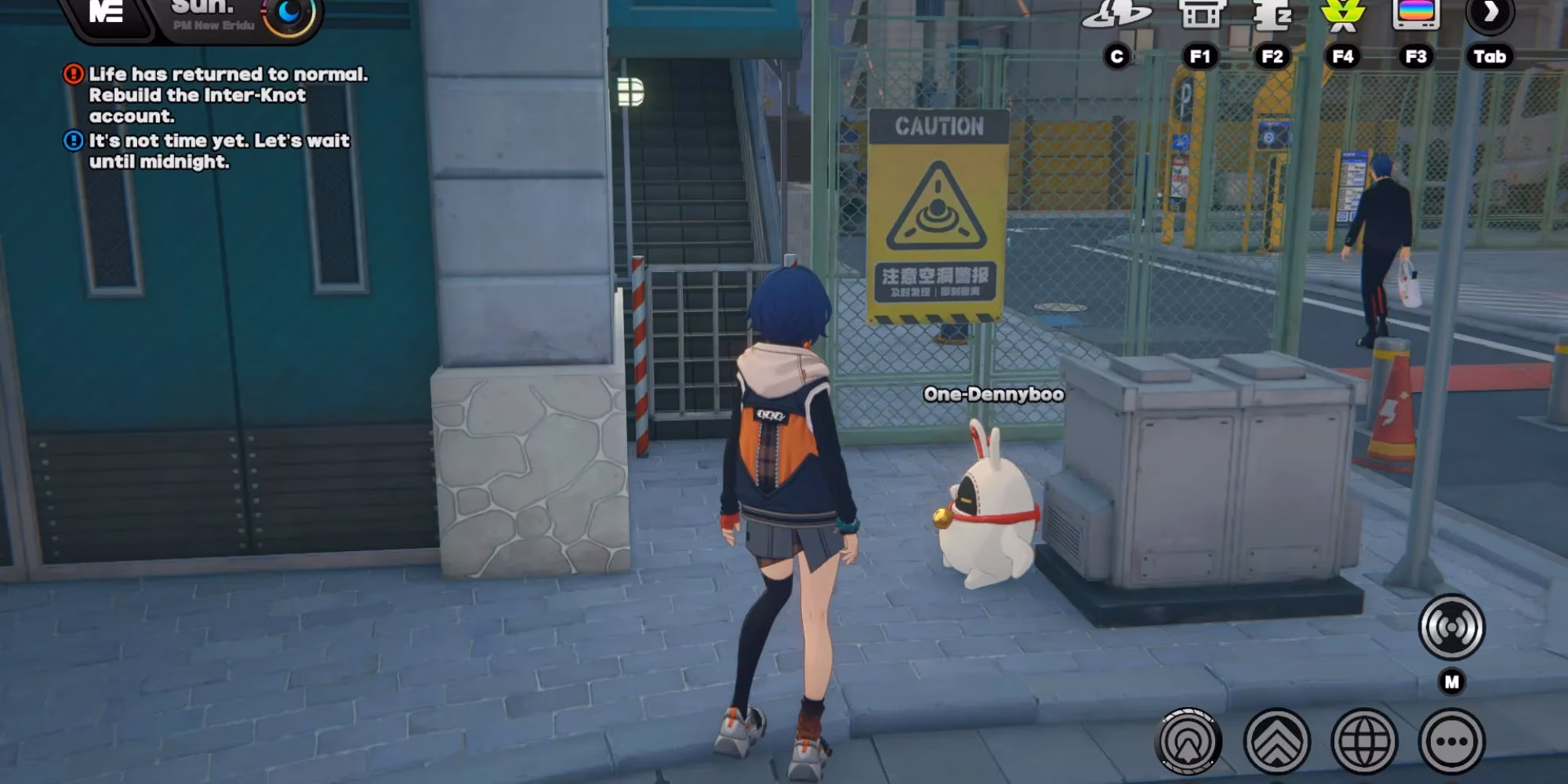Click the moon time-of-day clock dial
The width and height of the screenshot is (1568, 784).
(289, 13)
